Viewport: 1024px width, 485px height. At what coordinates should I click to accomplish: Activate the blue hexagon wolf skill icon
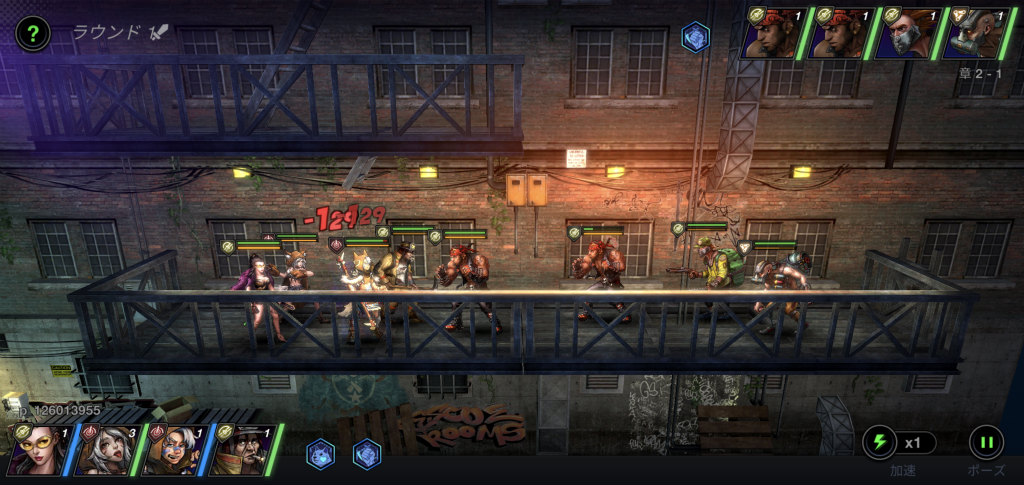pos(320,454)
